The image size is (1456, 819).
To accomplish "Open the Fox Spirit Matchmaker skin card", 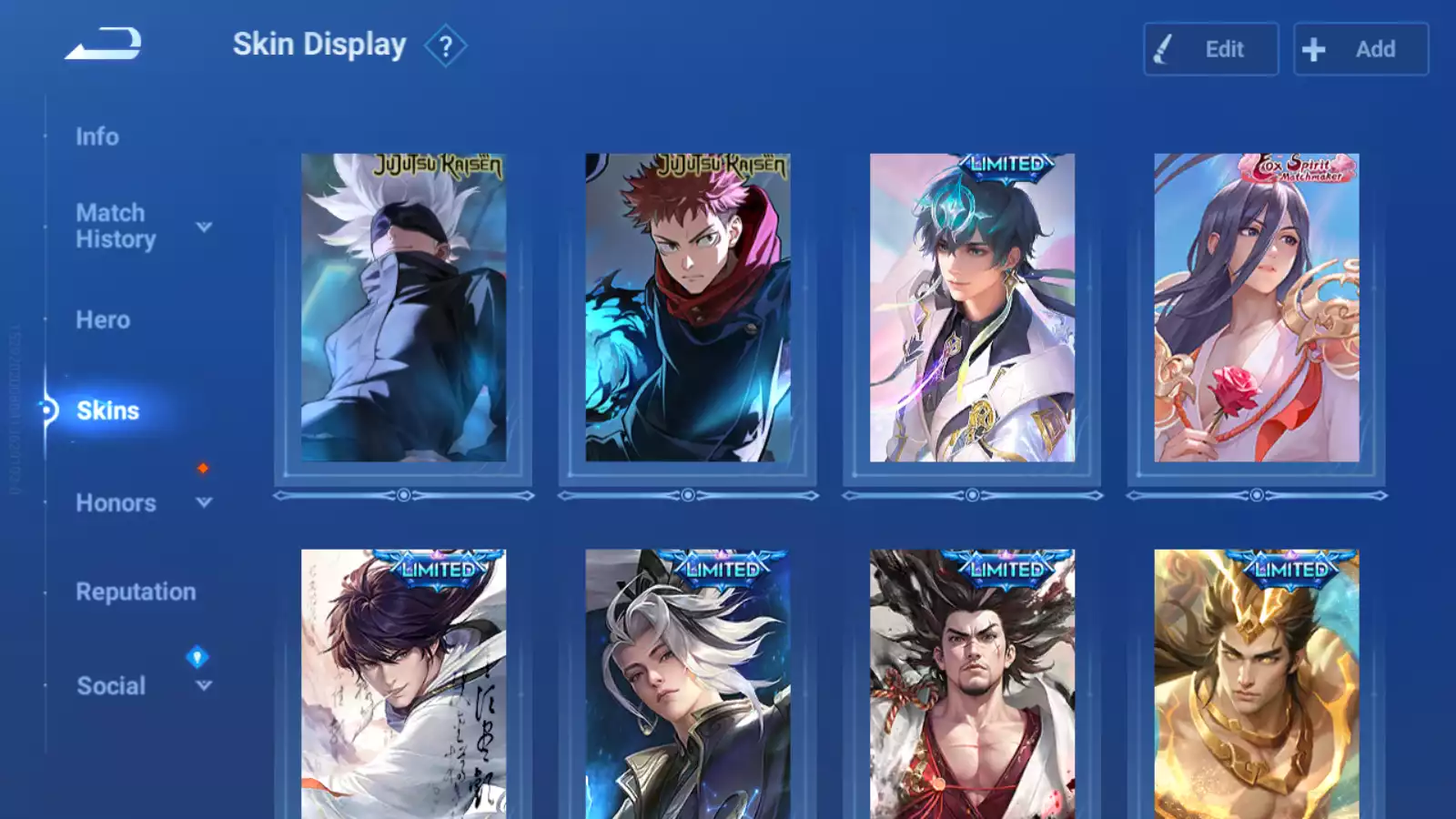I will pos(1256,308).
